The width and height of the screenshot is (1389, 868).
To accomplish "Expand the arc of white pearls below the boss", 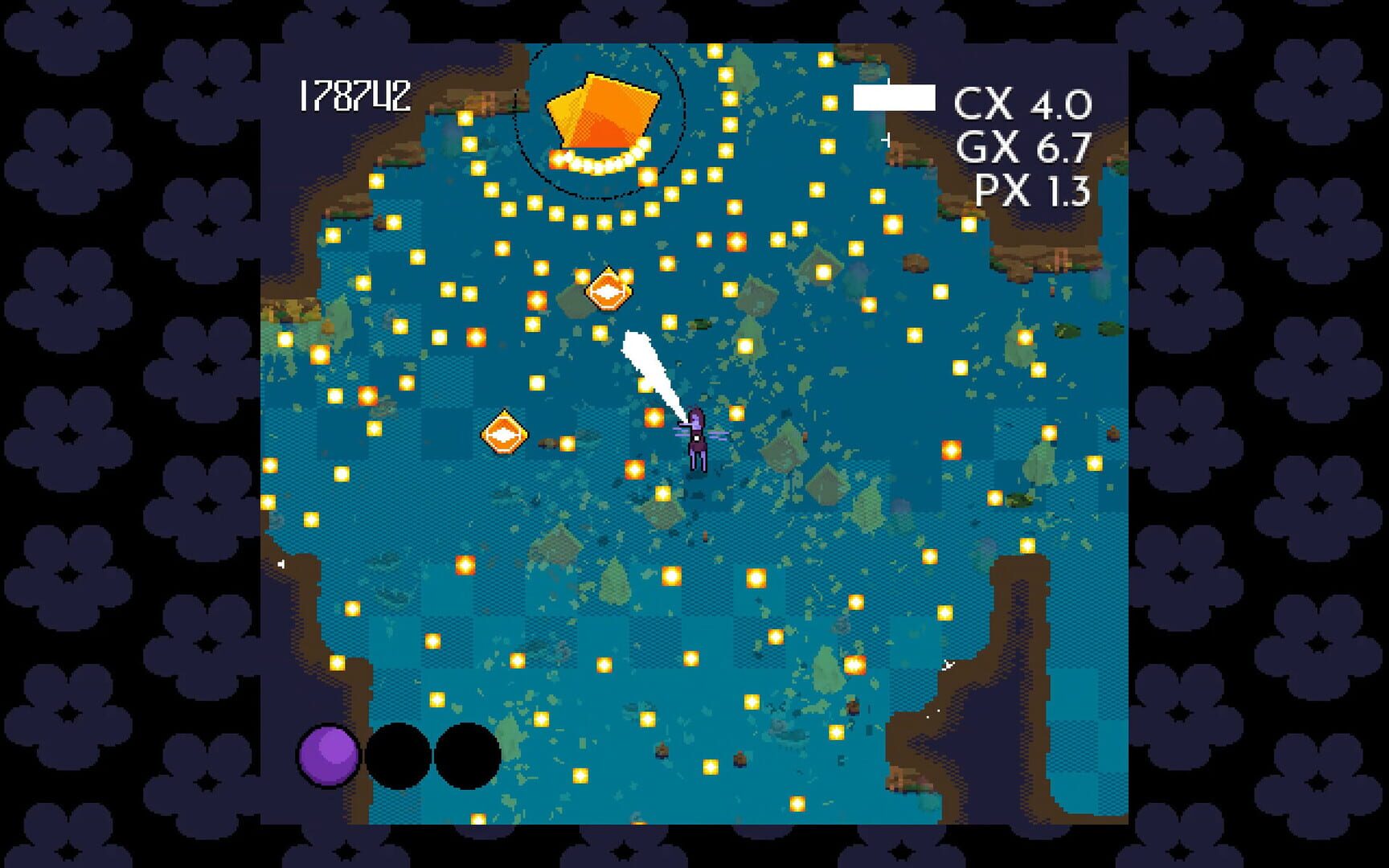I will click(x=595, y=163).
